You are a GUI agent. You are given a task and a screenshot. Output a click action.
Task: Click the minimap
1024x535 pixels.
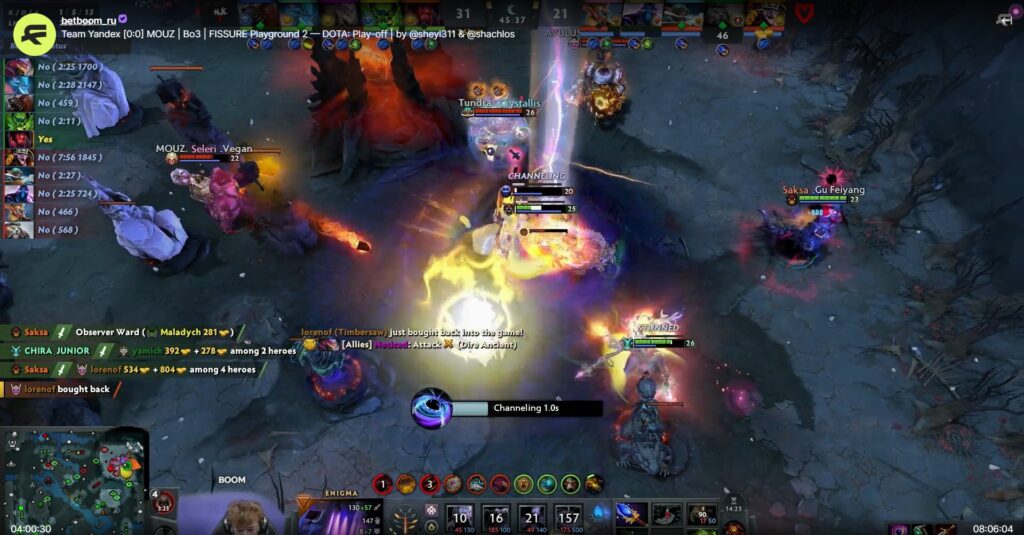pos(76,478)
